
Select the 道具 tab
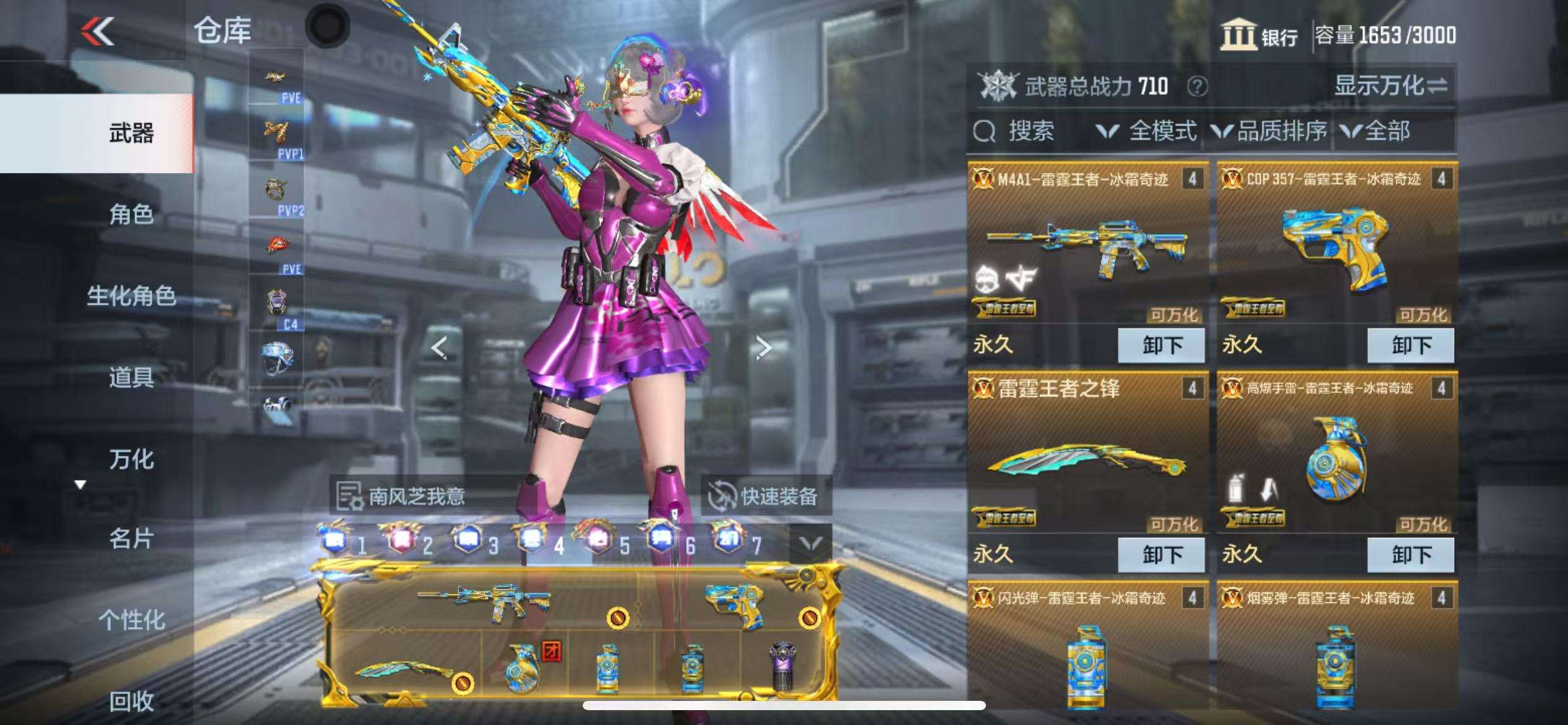[x=131, y=377]
